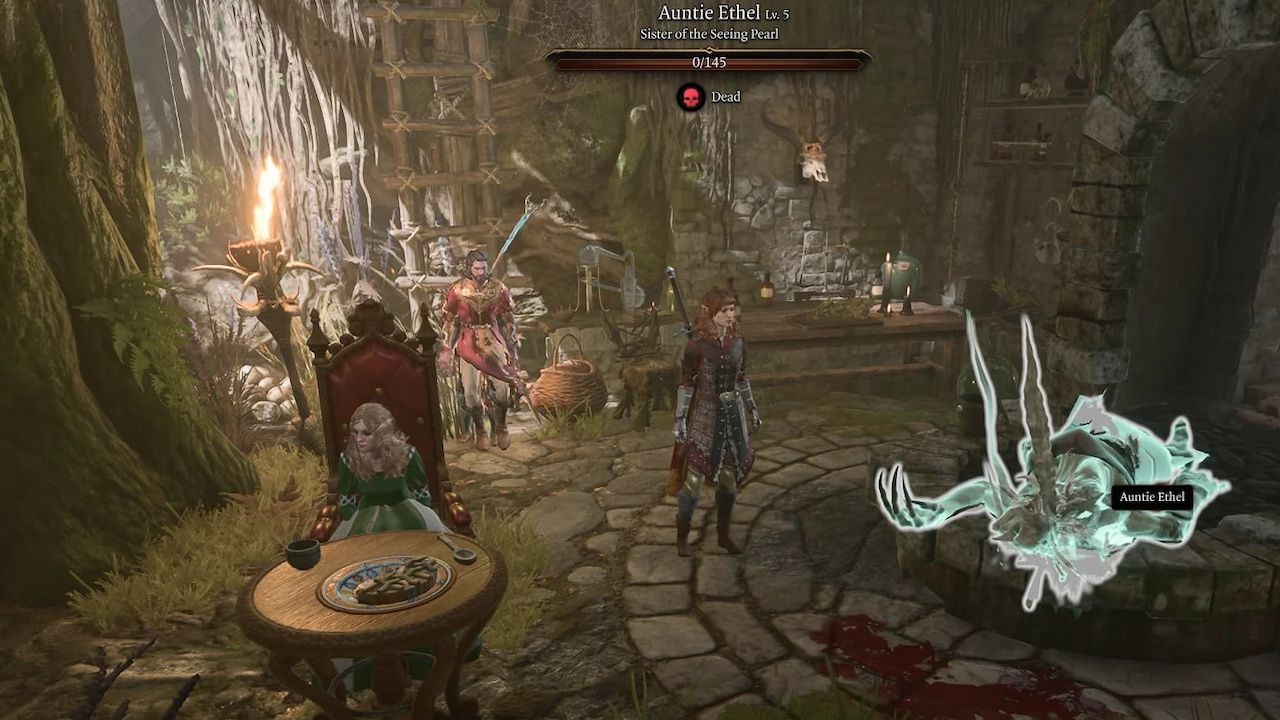Select the red-armored companion near the ladder
This screenshot has width=1280, height=720.
click(x=480, y=320)
